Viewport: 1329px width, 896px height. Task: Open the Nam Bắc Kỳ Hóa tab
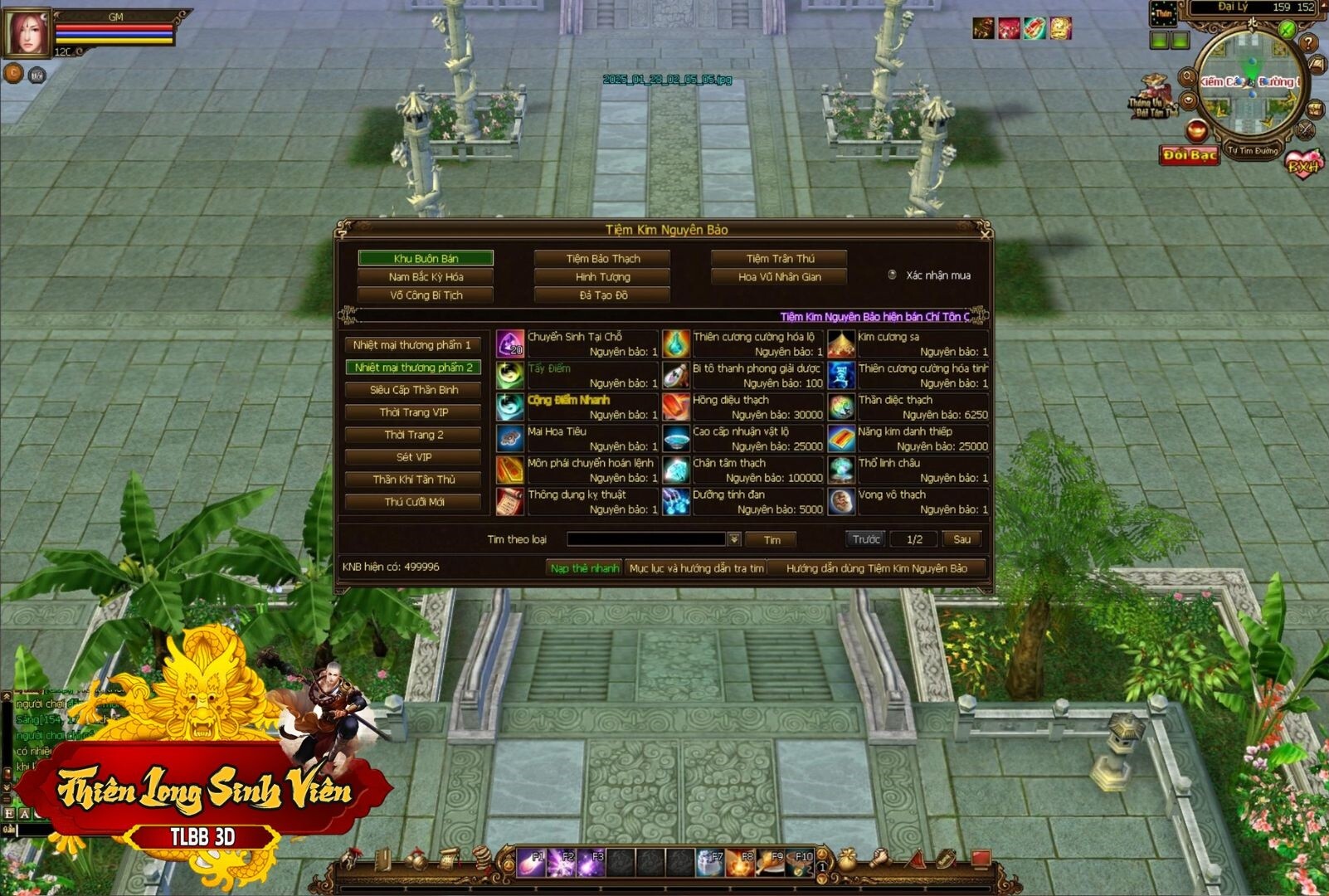point(426,277)
